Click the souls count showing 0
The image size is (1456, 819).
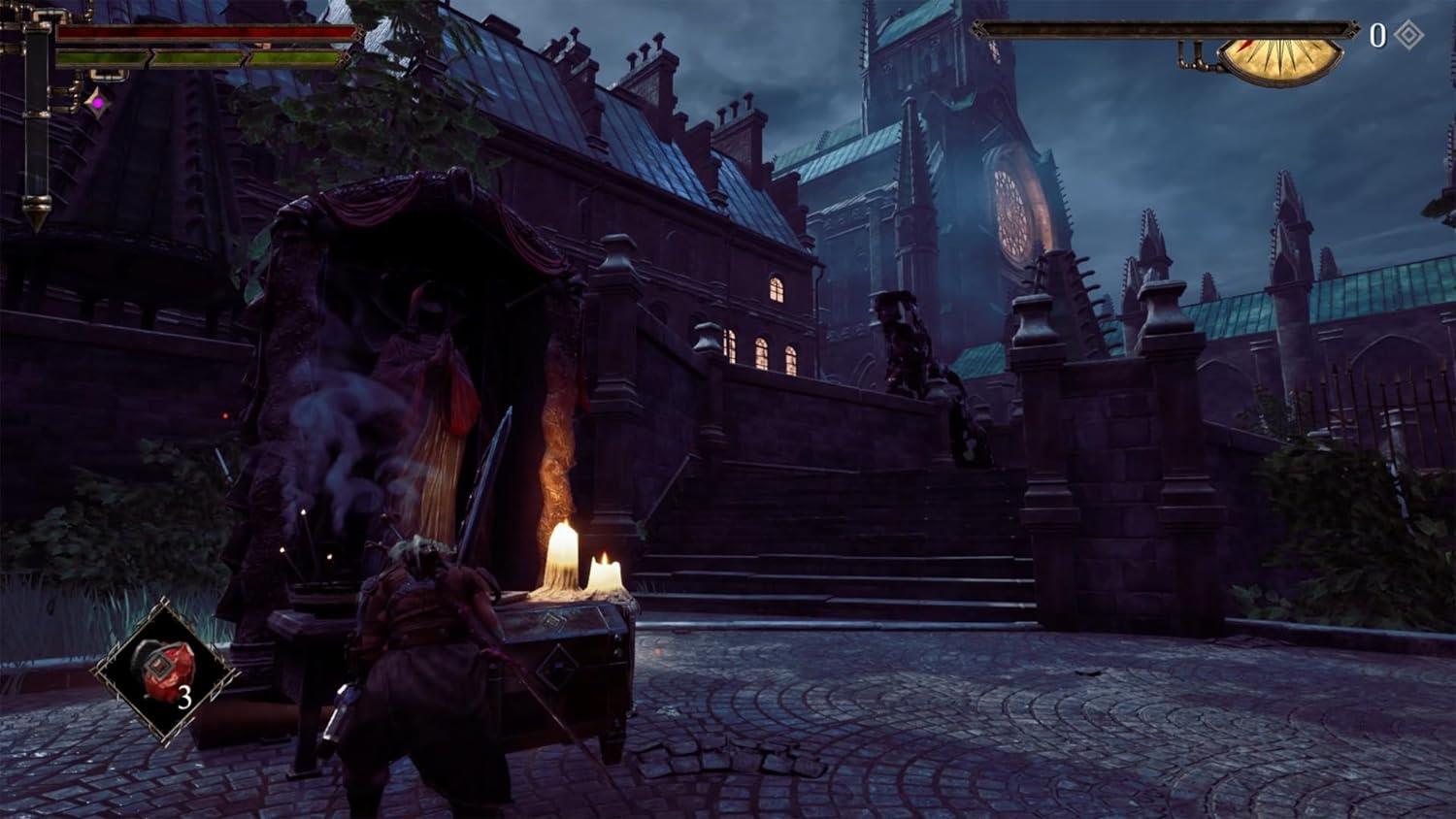coord(1379,33)
